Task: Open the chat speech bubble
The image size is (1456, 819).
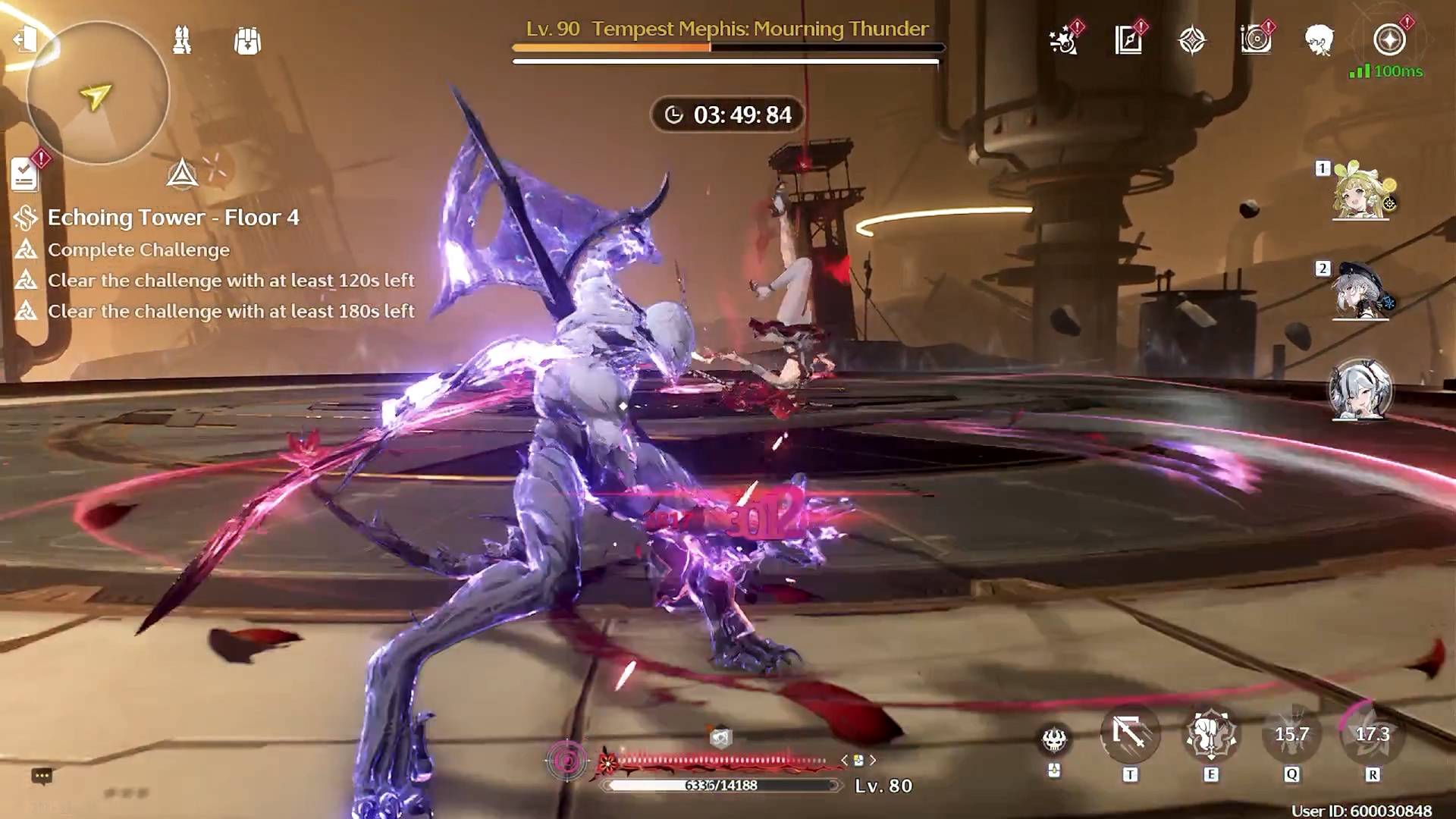Action: coord(42,776)
